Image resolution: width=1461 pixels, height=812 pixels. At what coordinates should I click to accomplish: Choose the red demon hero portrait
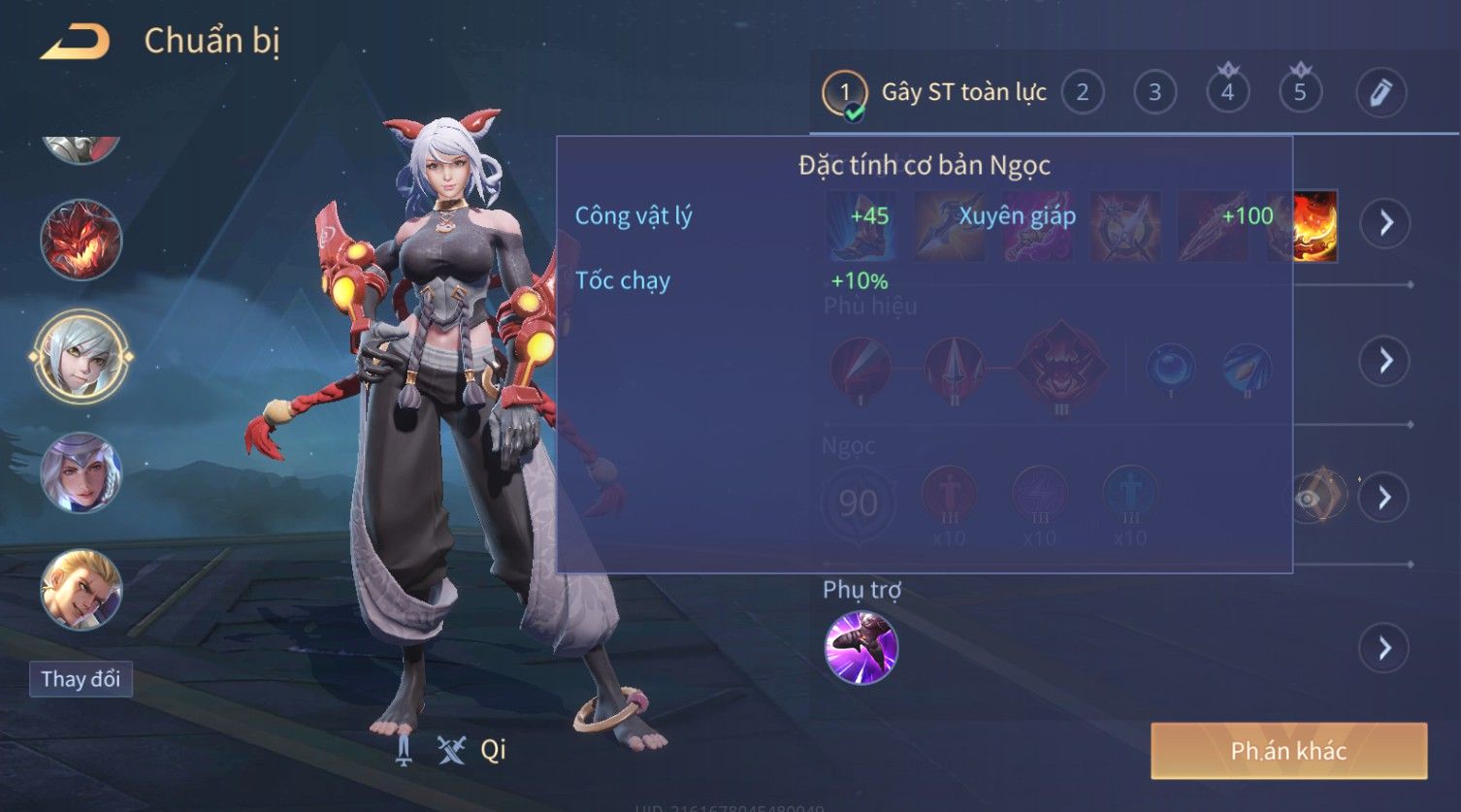click(81, 239)
